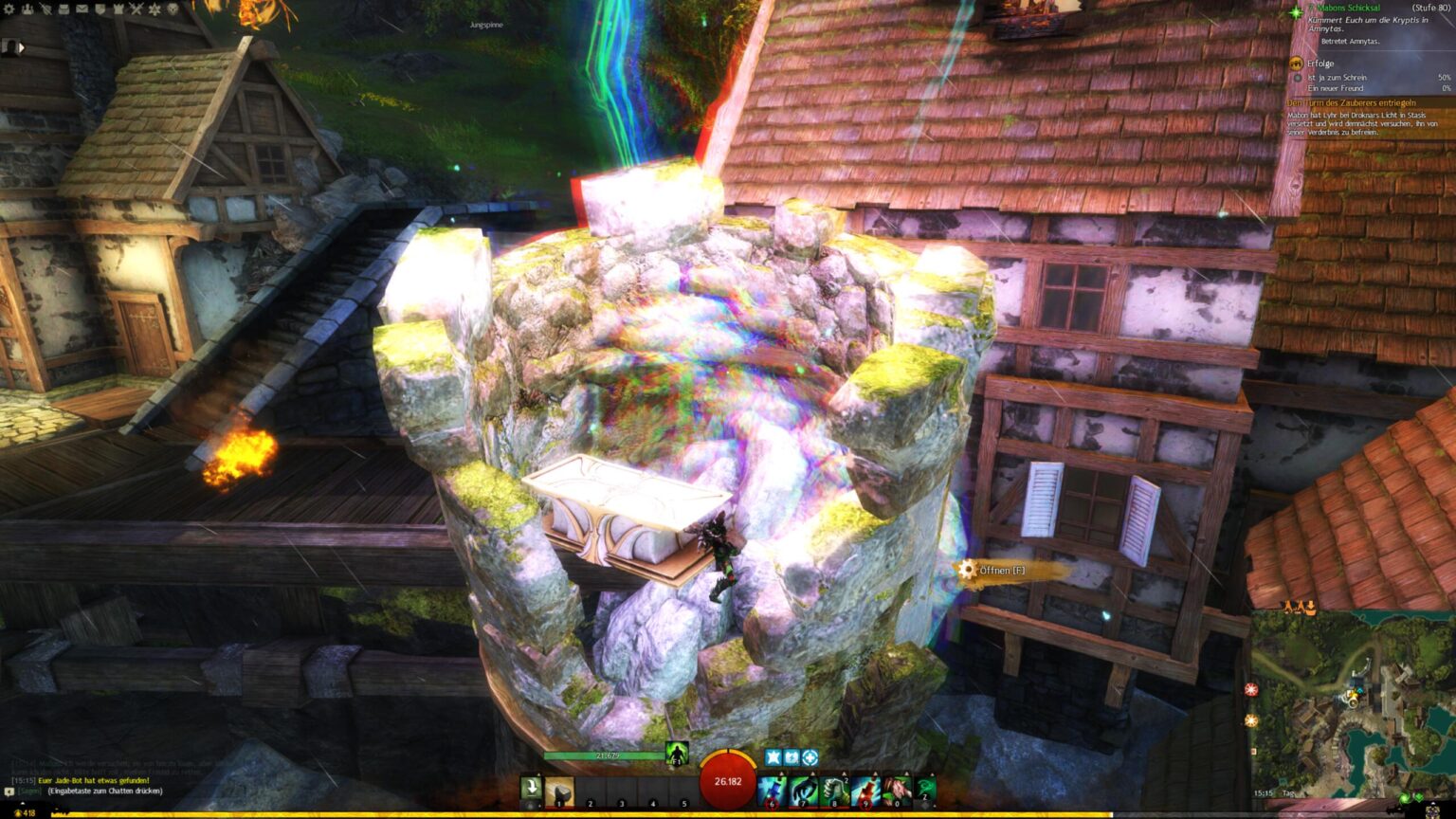The height and width of the screenshot is (819, 1456).
Task: Activate the throw-rock skill in slot 1
Action: pos(559,790)
